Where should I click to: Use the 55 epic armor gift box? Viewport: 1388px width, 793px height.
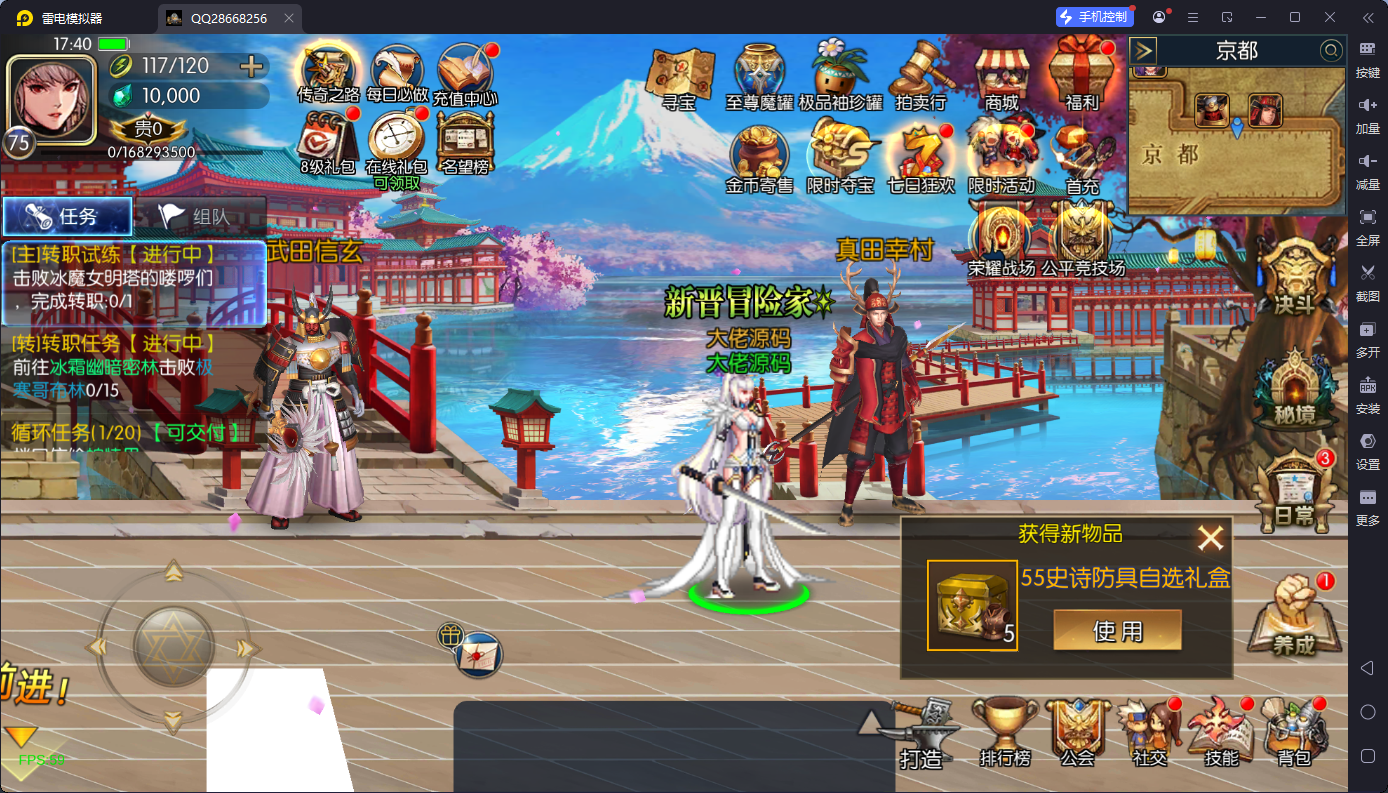tap(1117, 630)
